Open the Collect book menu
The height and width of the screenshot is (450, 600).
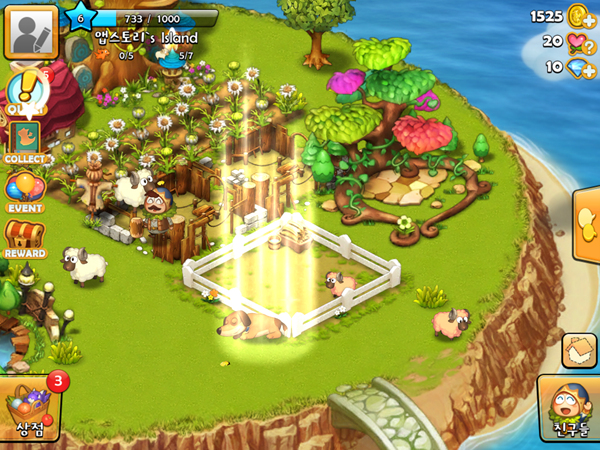point(26,141)
